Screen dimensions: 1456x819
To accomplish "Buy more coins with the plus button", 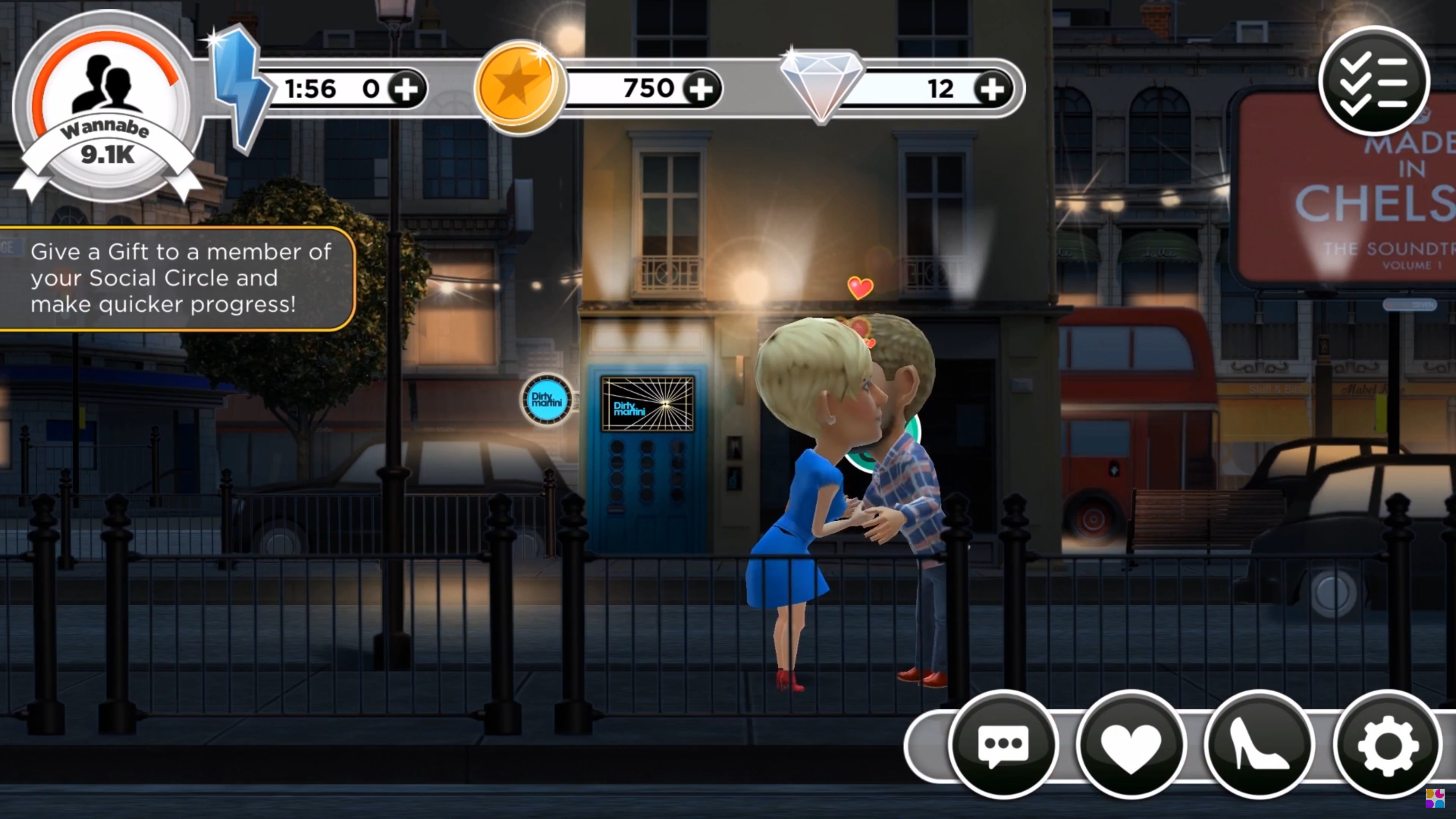I will [x=701, y=89].
